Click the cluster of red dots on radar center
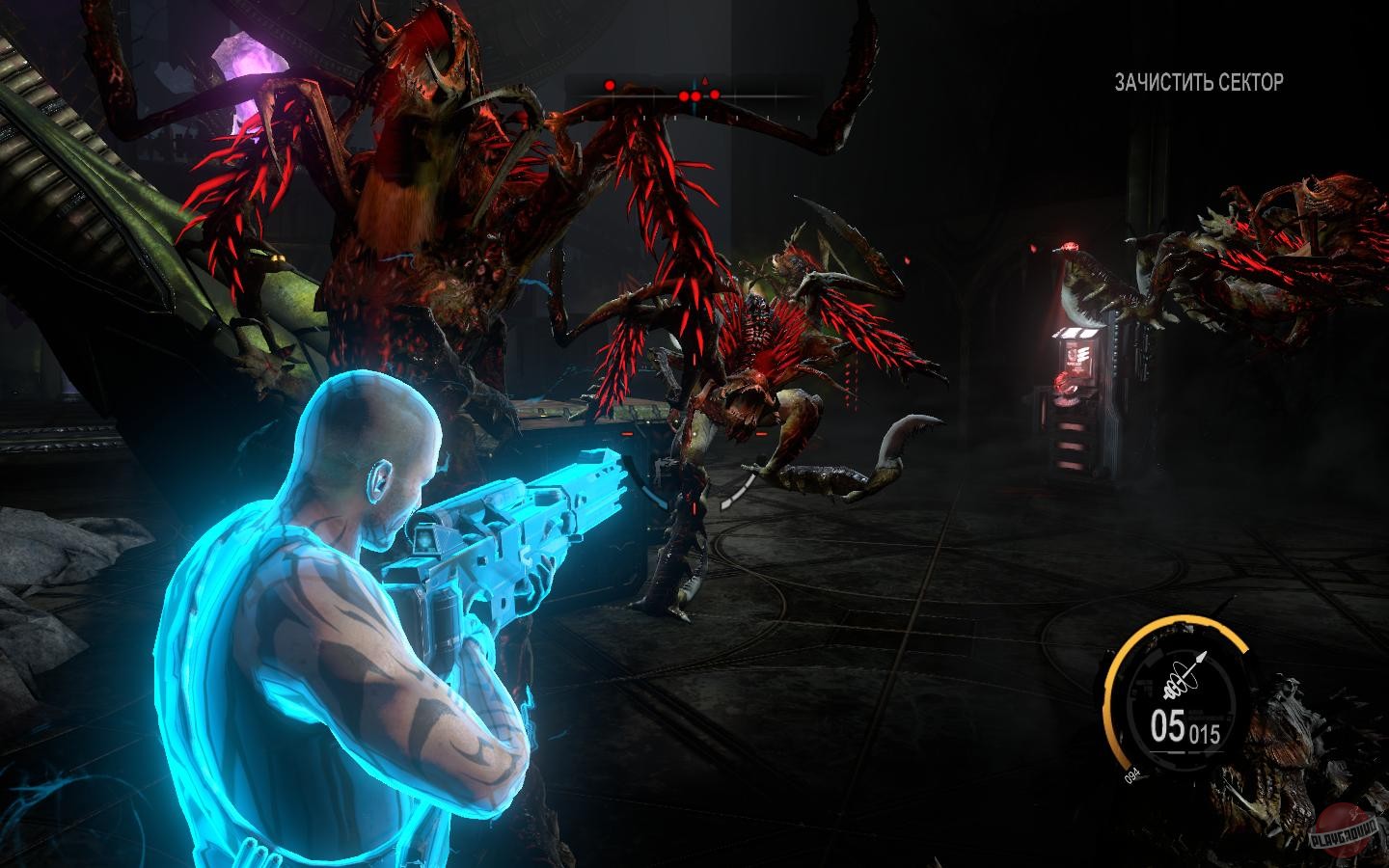 691,95
